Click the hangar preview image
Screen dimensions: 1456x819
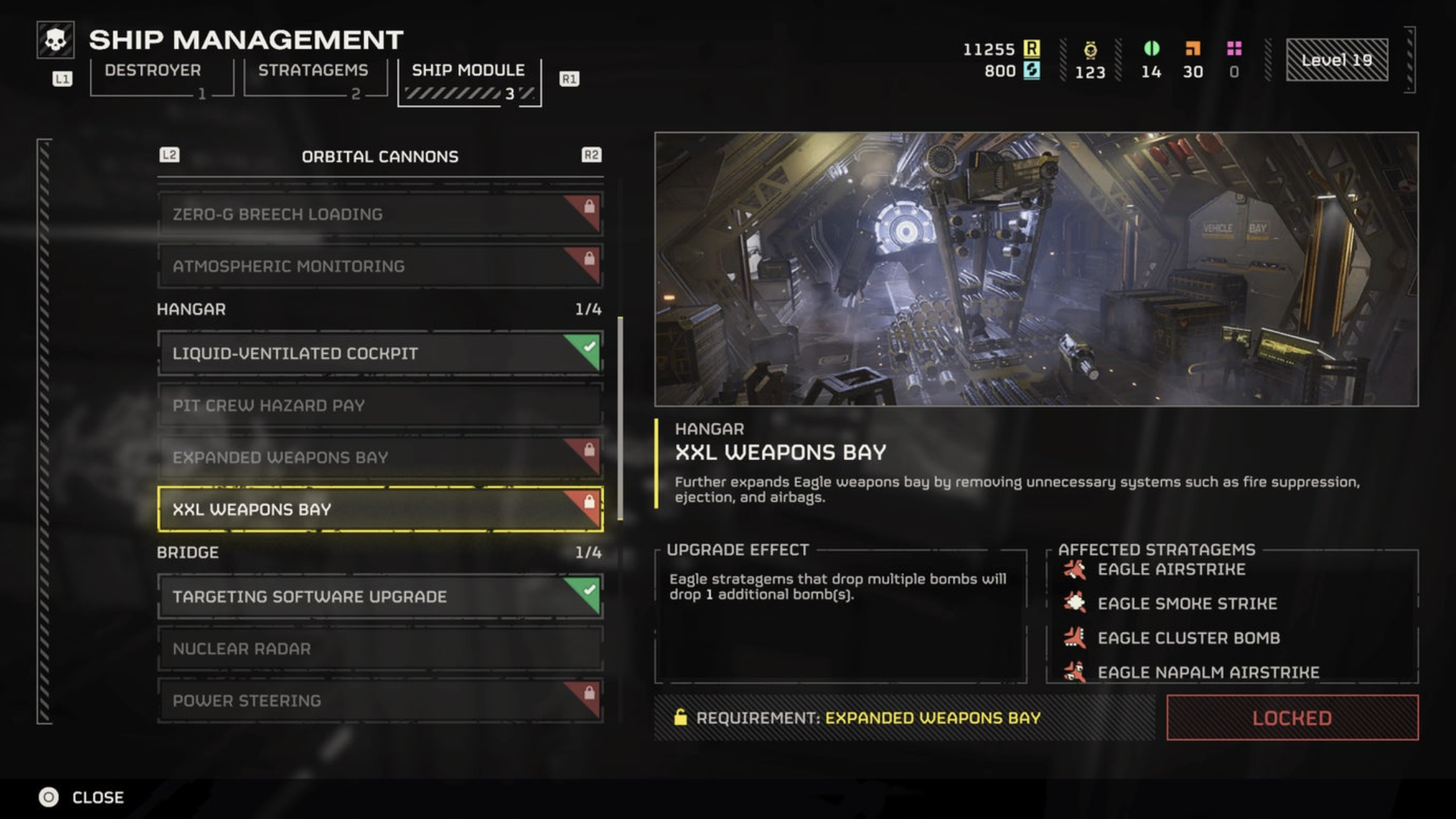point(1036,269)
